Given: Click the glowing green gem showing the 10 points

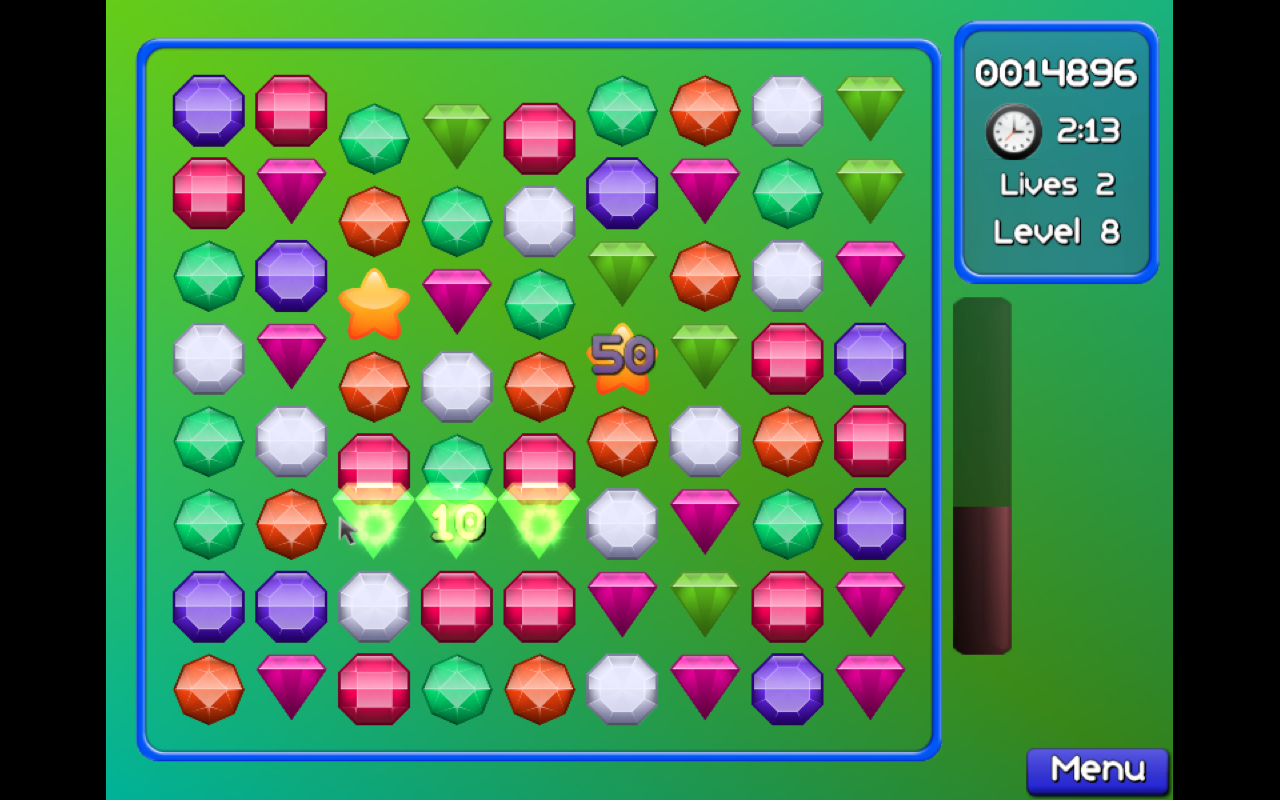Looking at the screenshot, I should [456, 520].
